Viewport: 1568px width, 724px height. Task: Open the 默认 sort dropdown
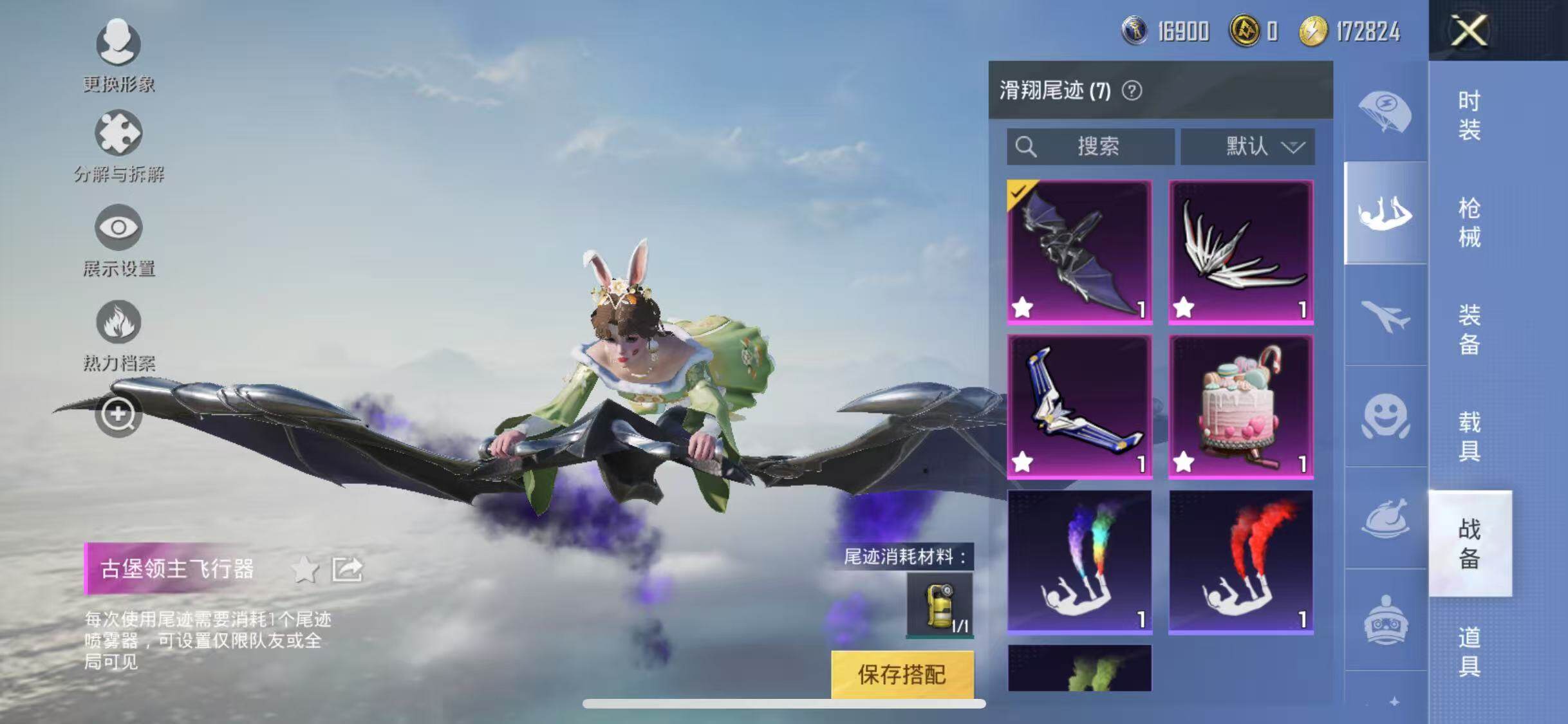(1247, 147)
